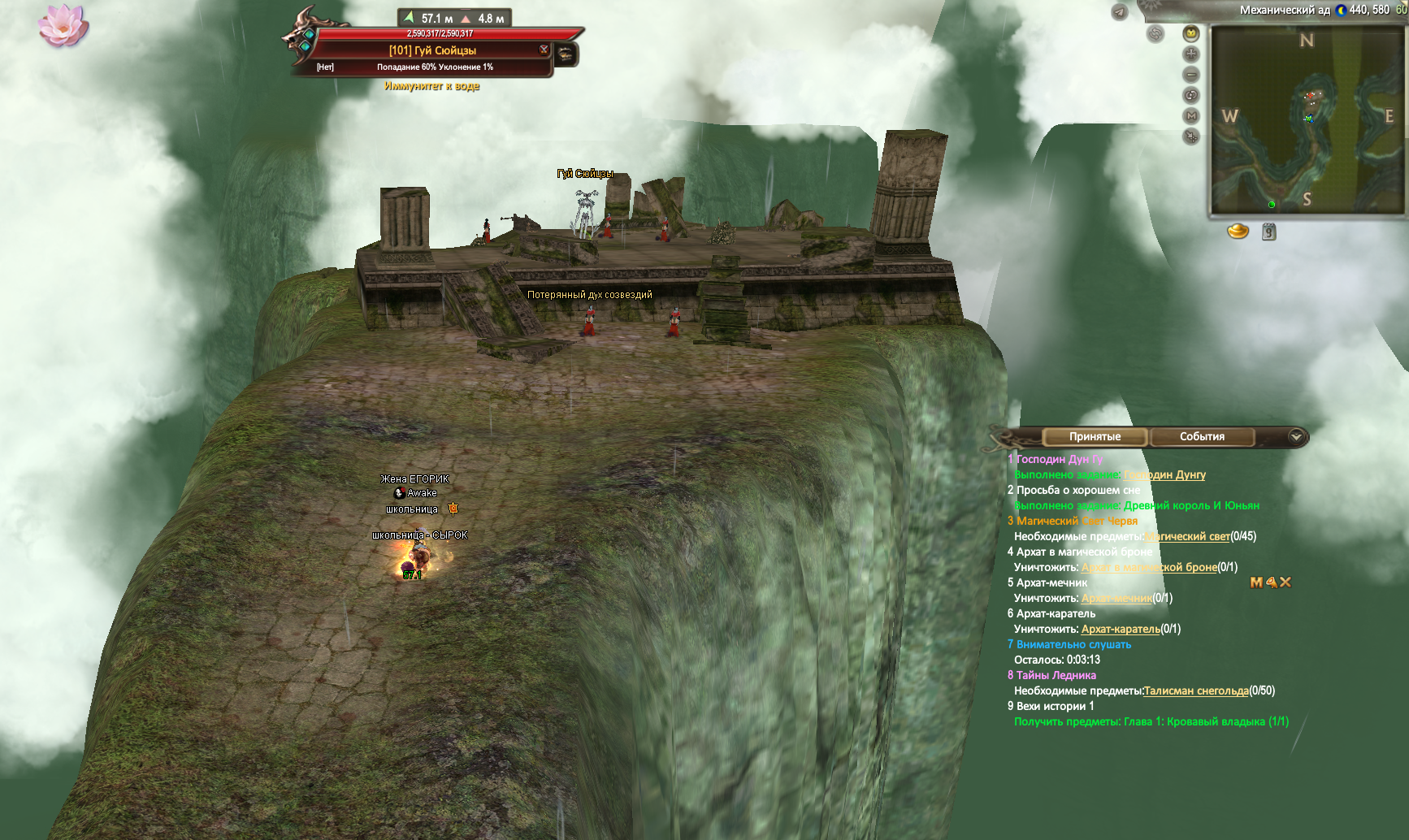The height and width of the screenshot is (840, 1409).
Task: Switch to the События tab
Action: [1202, 437]
